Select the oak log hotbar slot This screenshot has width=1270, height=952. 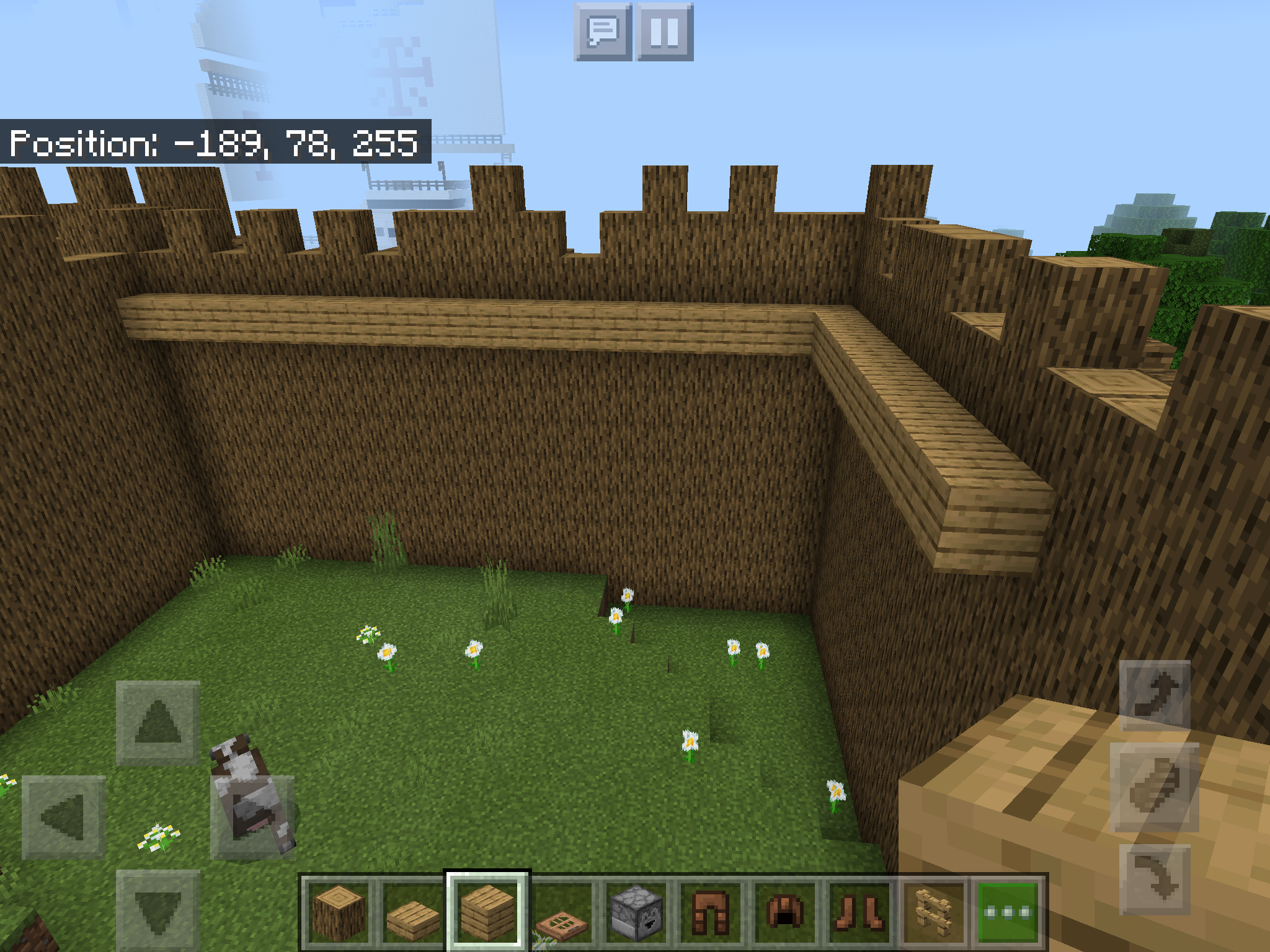pos(339,911)
